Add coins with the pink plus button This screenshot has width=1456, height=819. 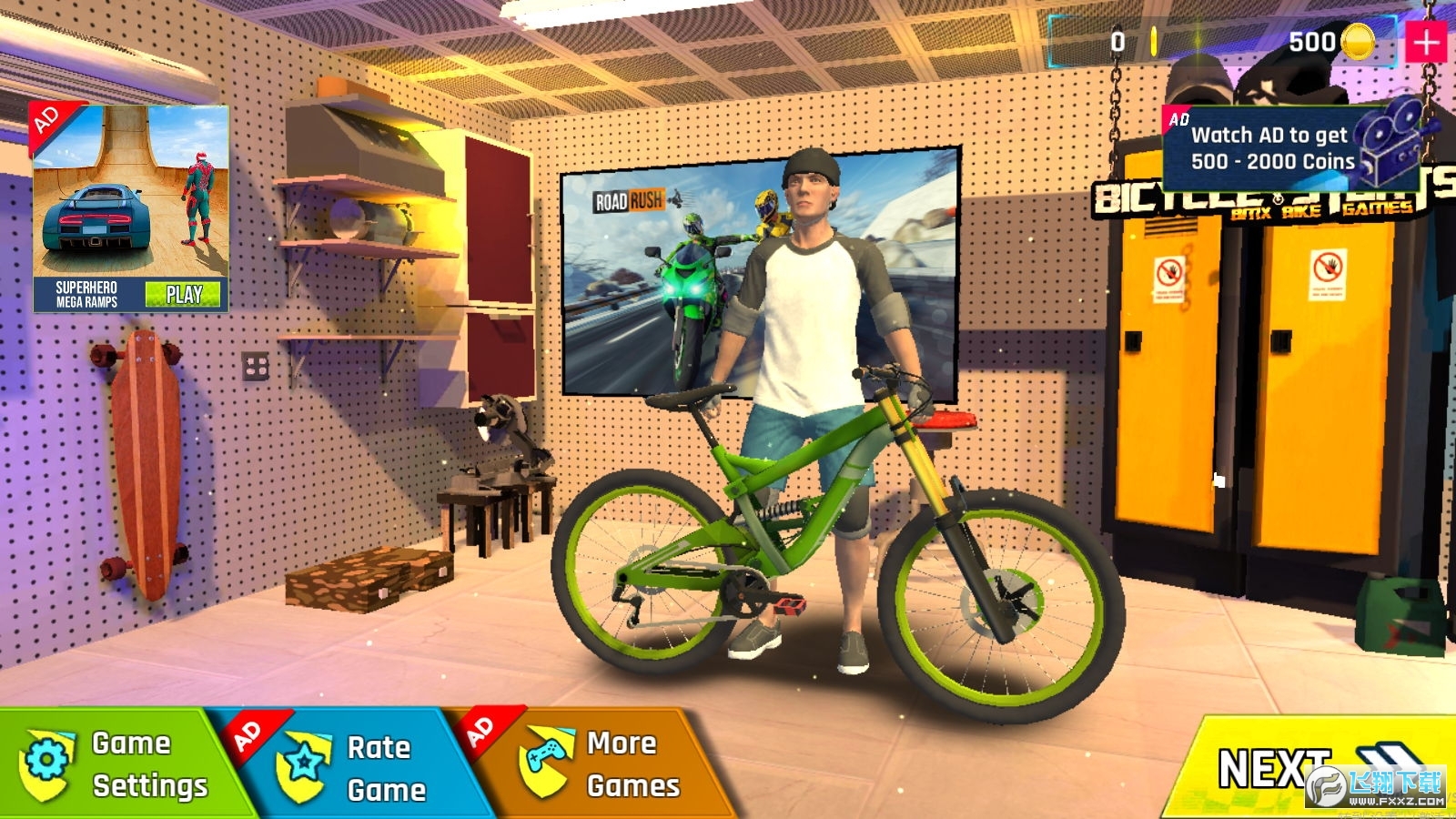tap(1426, 42)
